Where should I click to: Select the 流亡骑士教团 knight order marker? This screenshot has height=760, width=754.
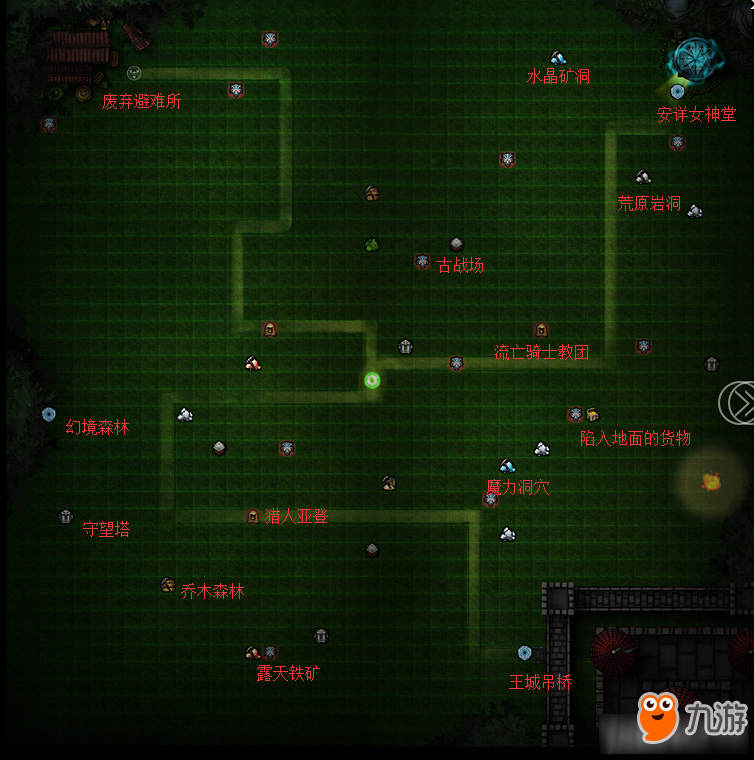tap(541, 330)
